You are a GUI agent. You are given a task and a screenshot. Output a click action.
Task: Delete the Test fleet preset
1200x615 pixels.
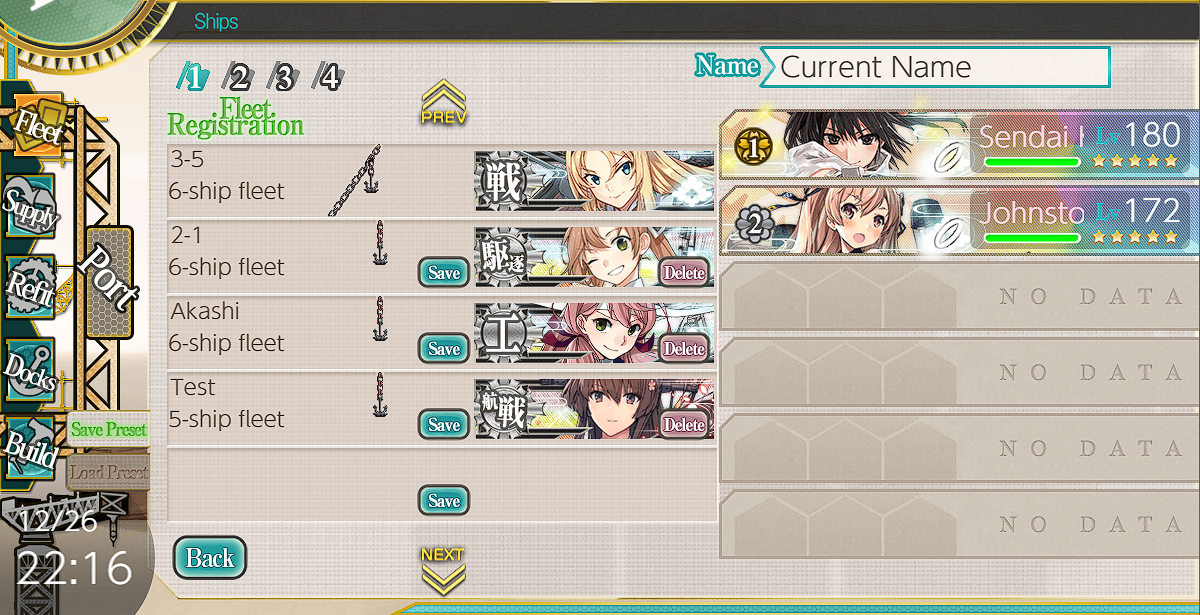[x=684, y=425]
